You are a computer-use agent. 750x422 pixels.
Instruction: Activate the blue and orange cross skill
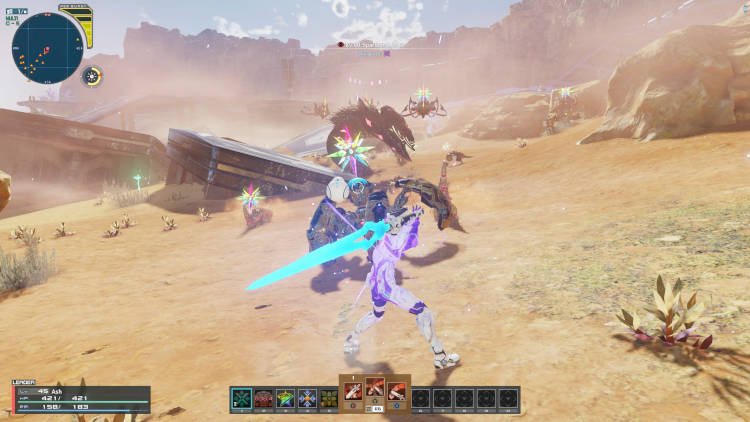pos(308,398)
